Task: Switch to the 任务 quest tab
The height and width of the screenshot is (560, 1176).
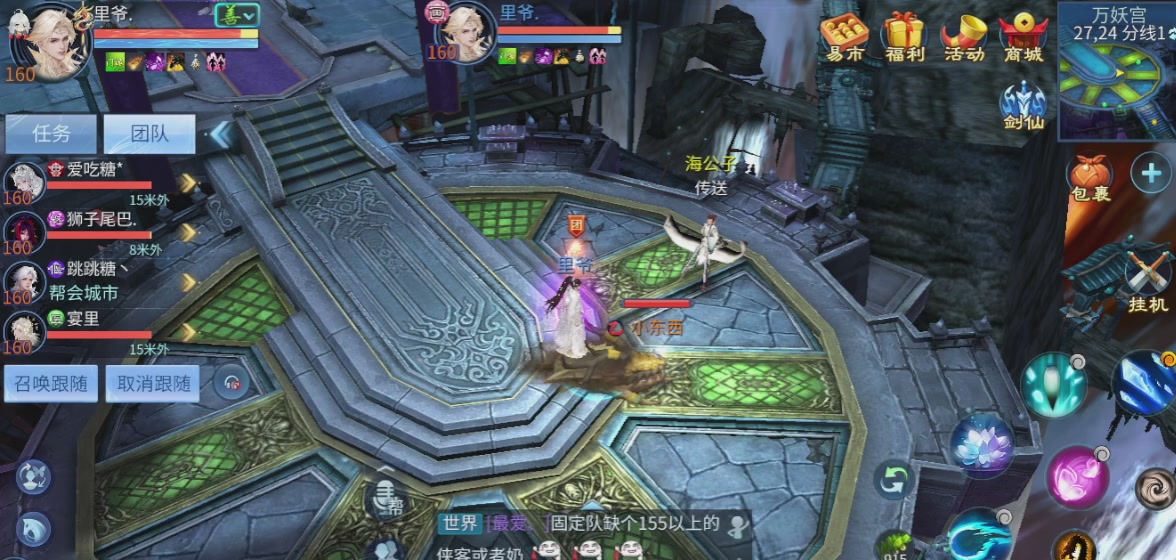Action: (x=51, y=133)
